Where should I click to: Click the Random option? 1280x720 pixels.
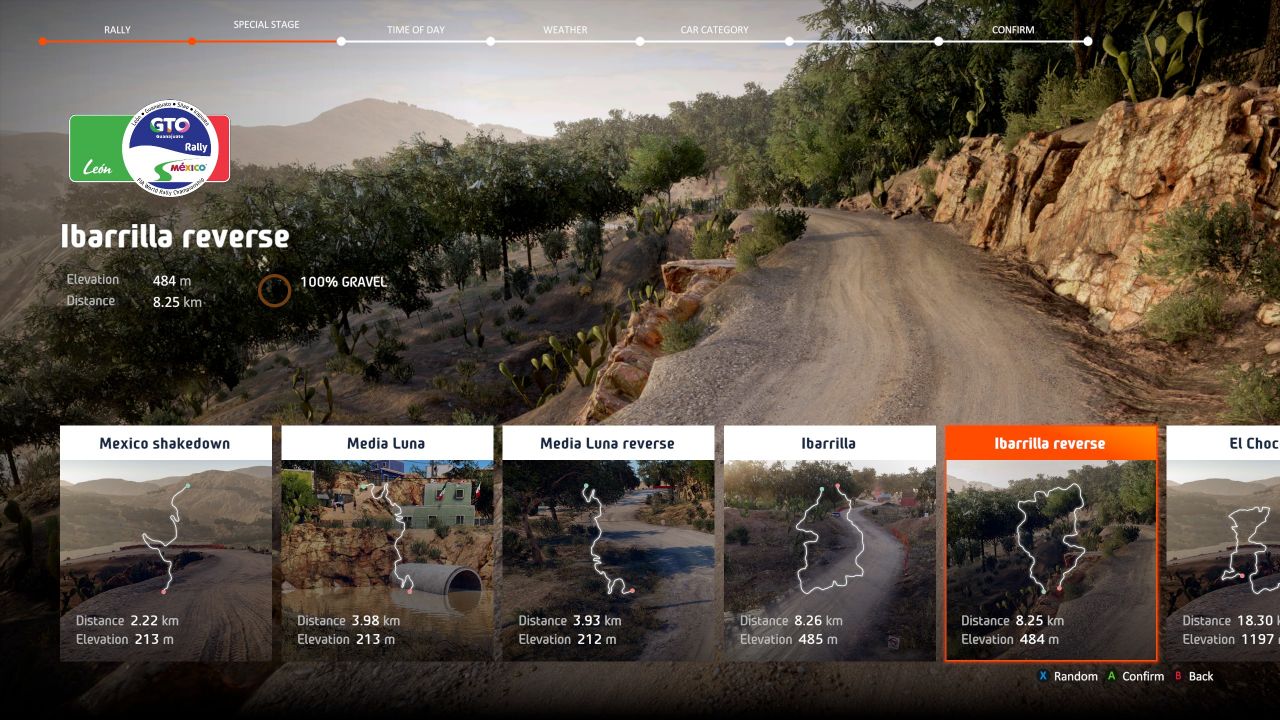[x=1068, y=677]
